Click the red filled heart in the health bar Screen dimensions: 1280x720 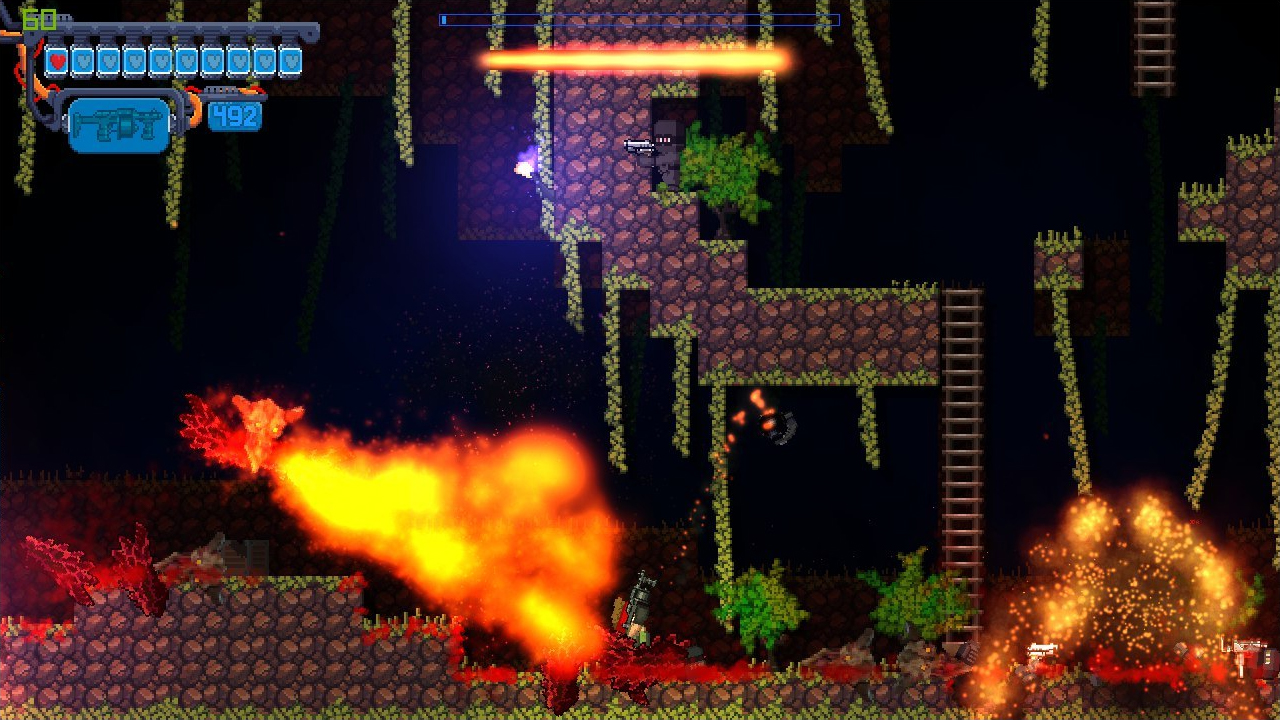pos(58,62)
